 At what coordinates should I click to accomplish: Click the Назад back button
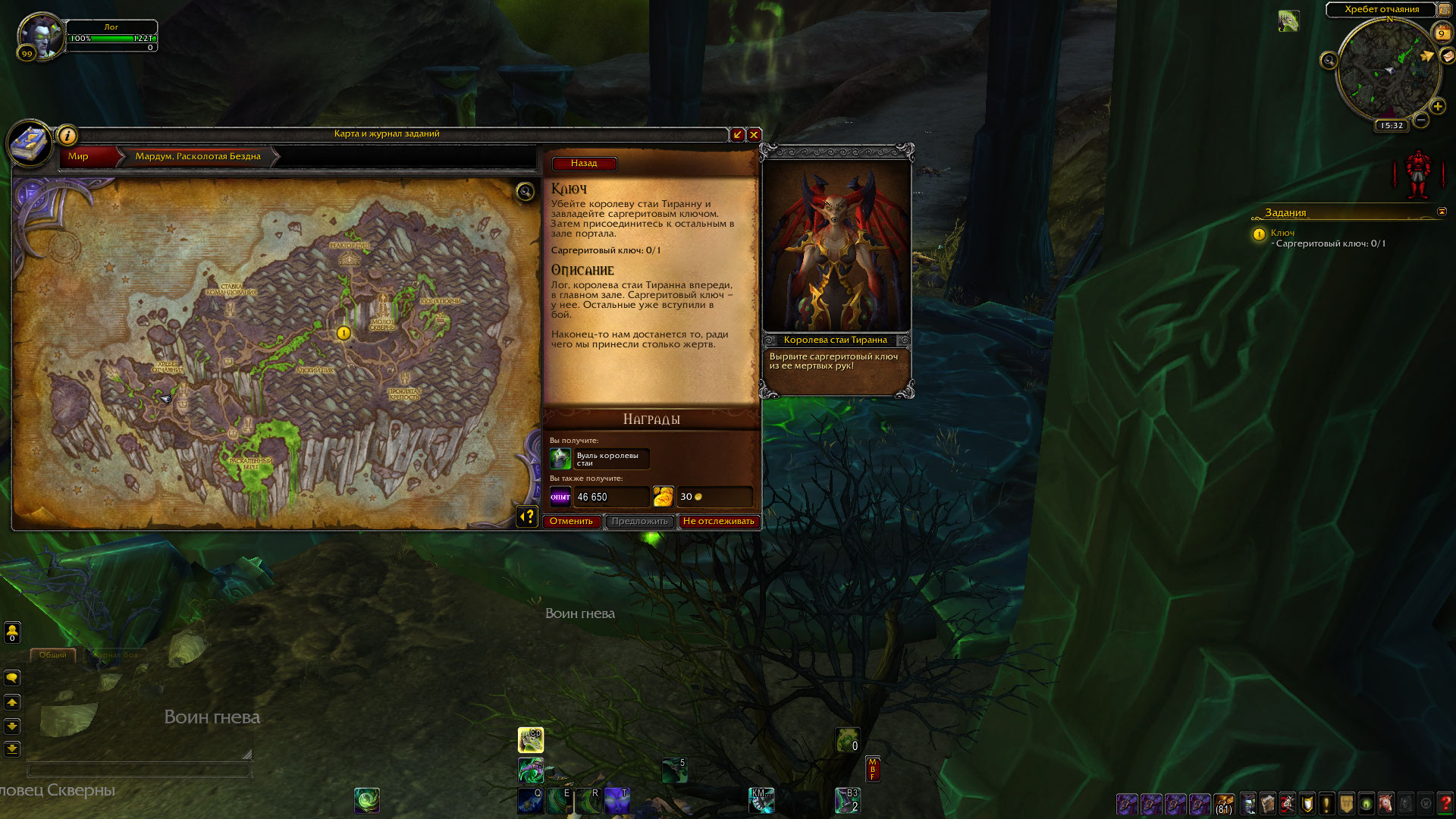[584, 163]
